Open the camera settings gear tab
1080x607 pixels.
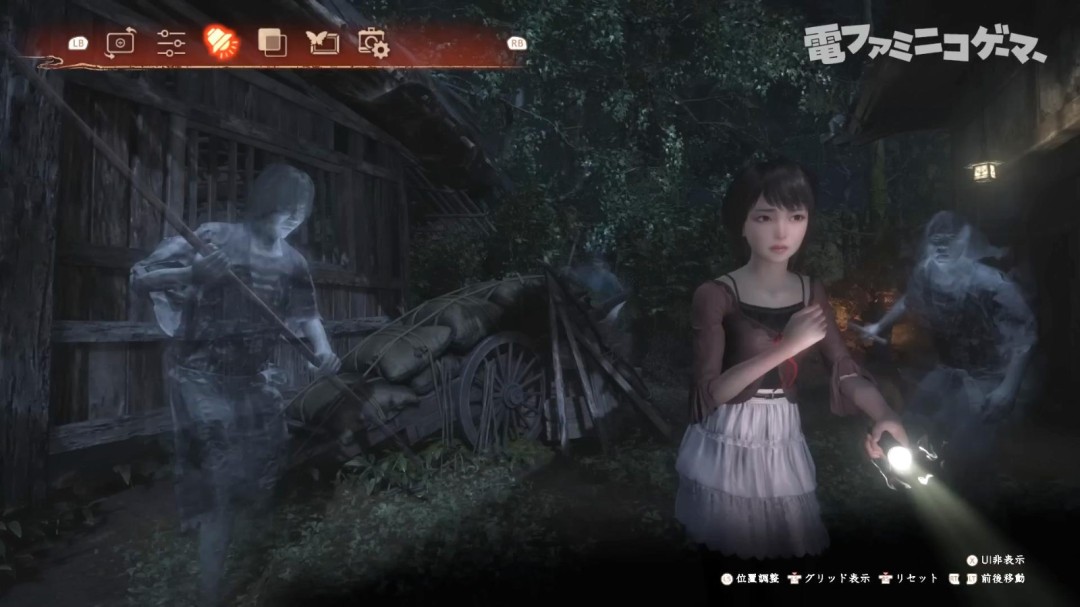click(373, 42)
